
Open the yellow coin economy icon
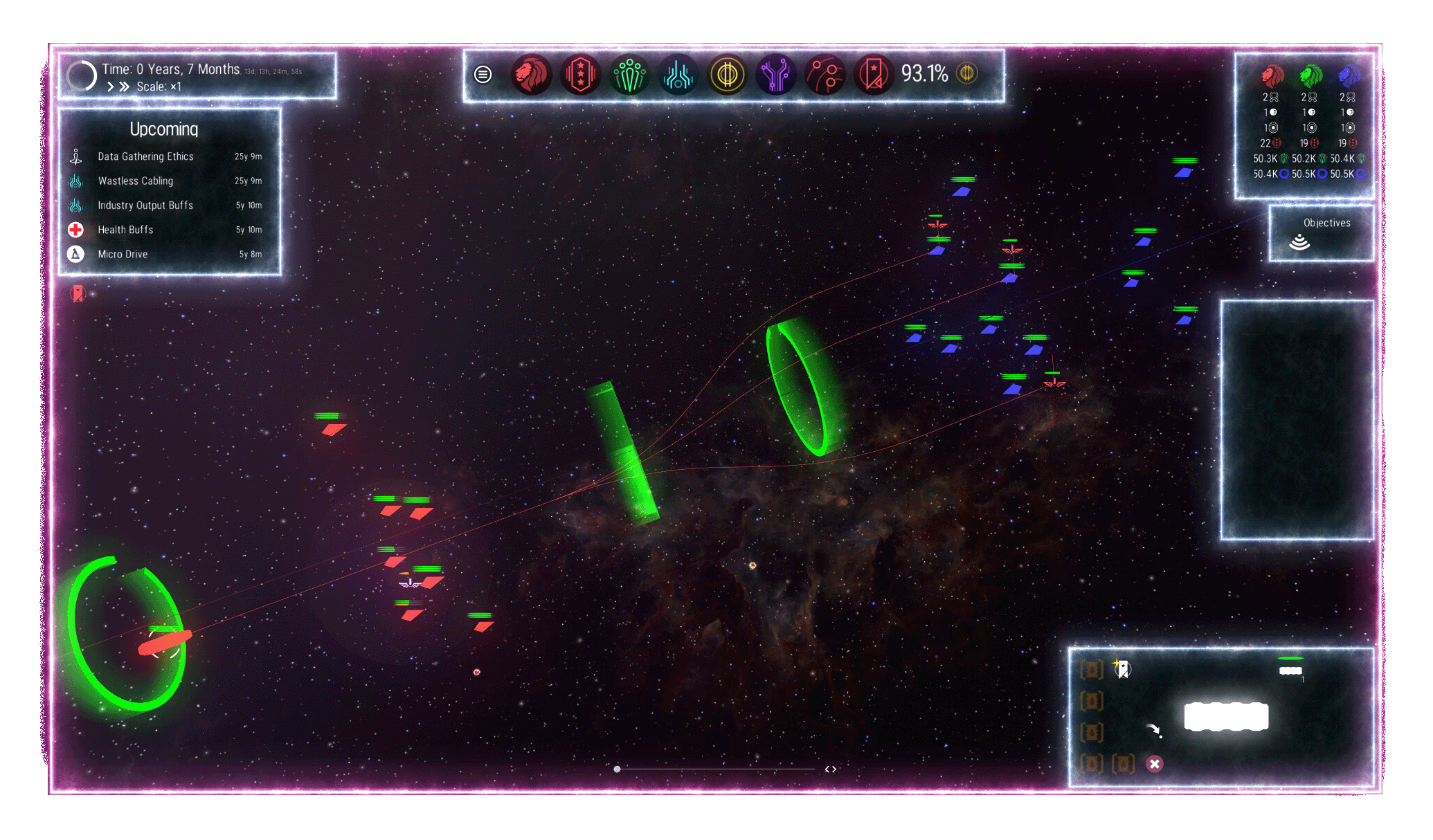pyautogui.click(x=727, y=74)
